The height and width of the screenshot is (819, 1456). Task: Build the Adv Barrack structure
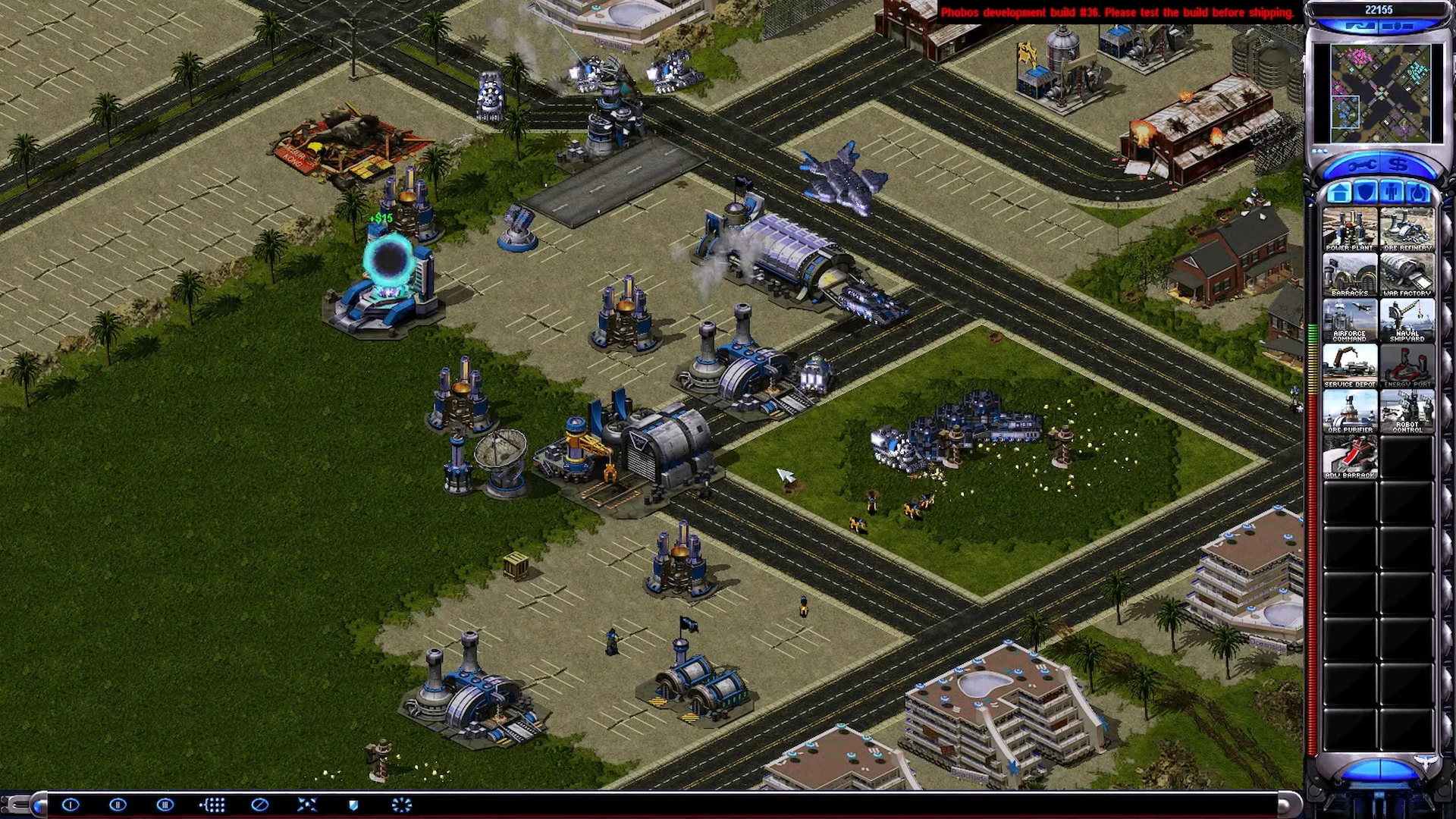coord(1349,456)
